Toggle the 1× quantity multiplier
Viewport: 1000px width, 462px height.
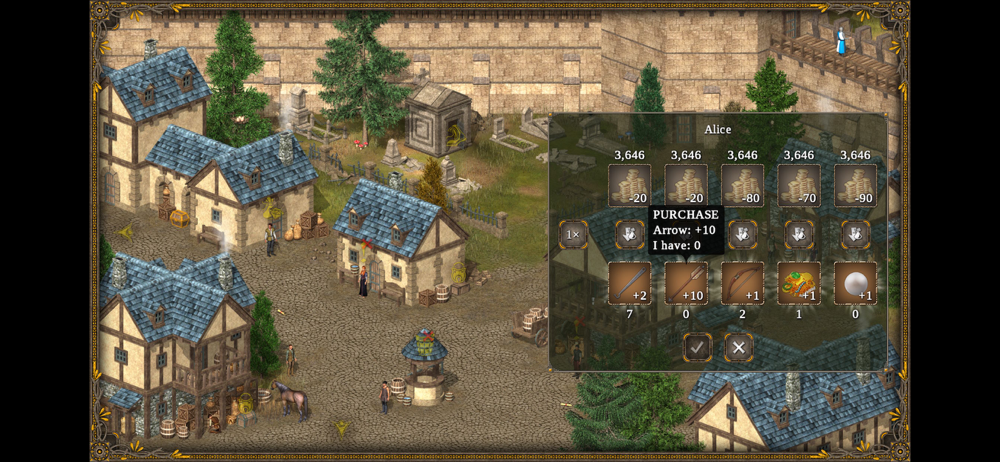pyautogui.click(x=573, y=235)
